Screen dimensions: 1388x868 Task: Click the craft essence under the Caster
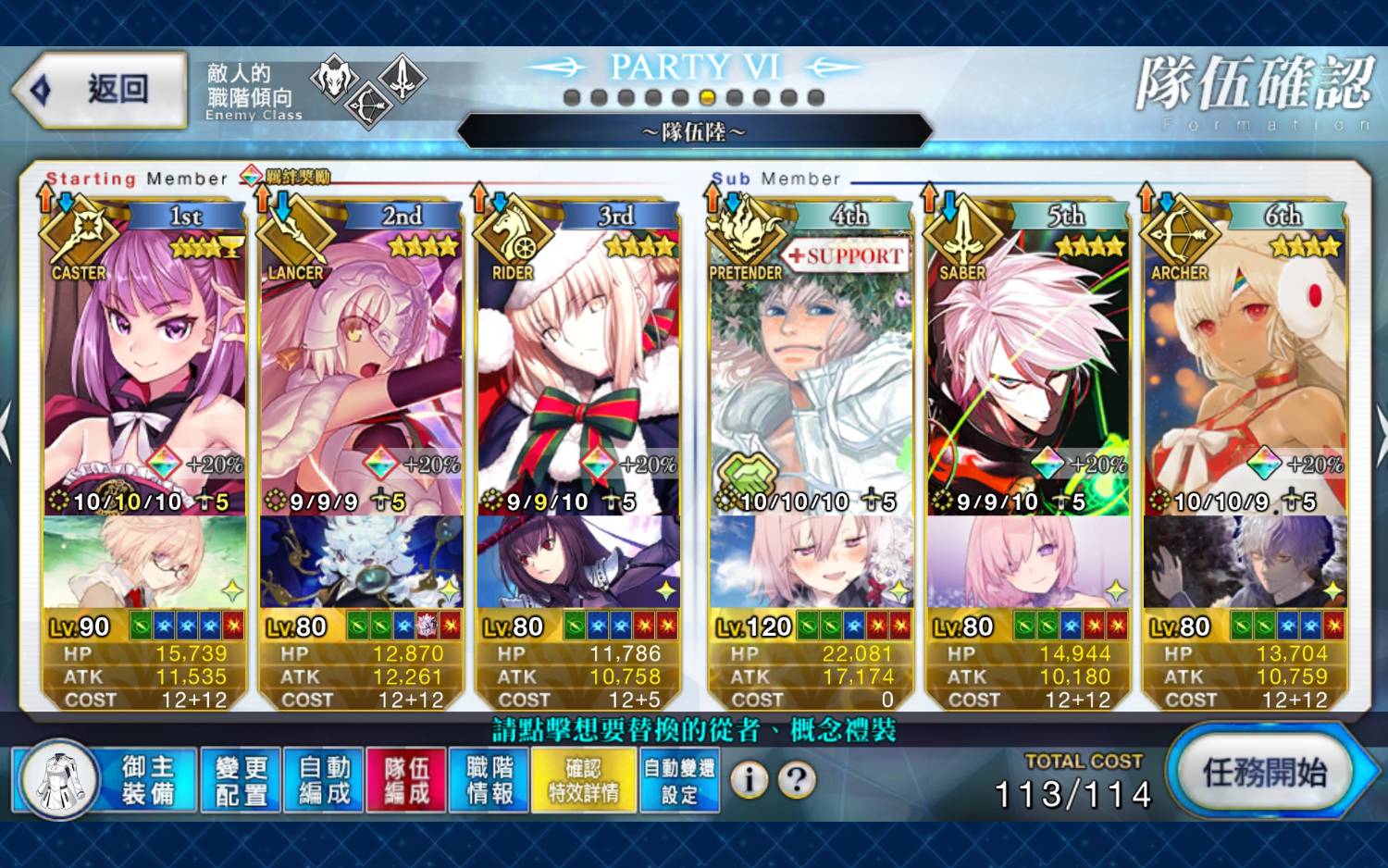144,562
